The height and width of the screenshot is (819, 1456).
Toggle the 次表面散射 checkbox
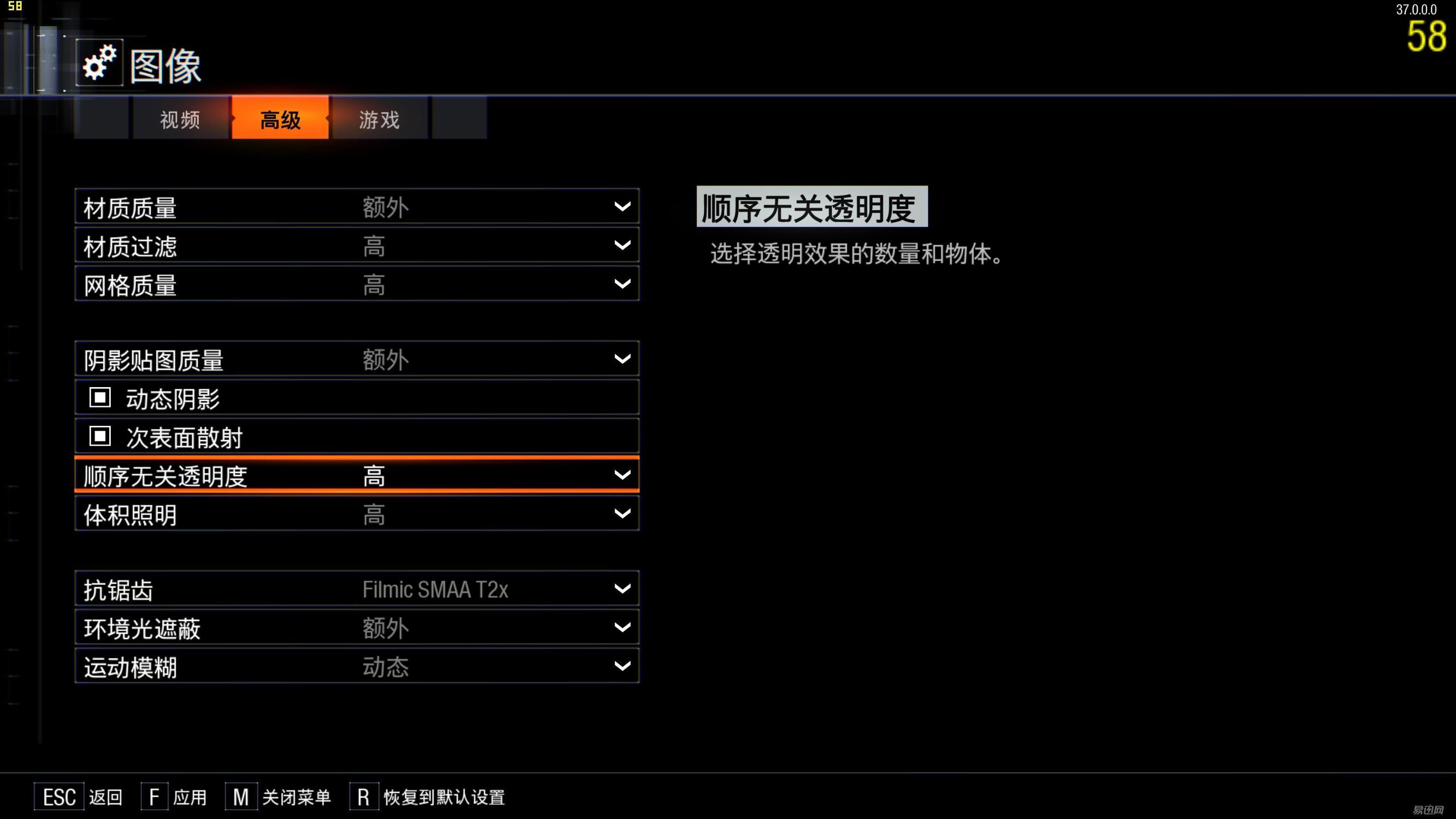click(99, 436)
